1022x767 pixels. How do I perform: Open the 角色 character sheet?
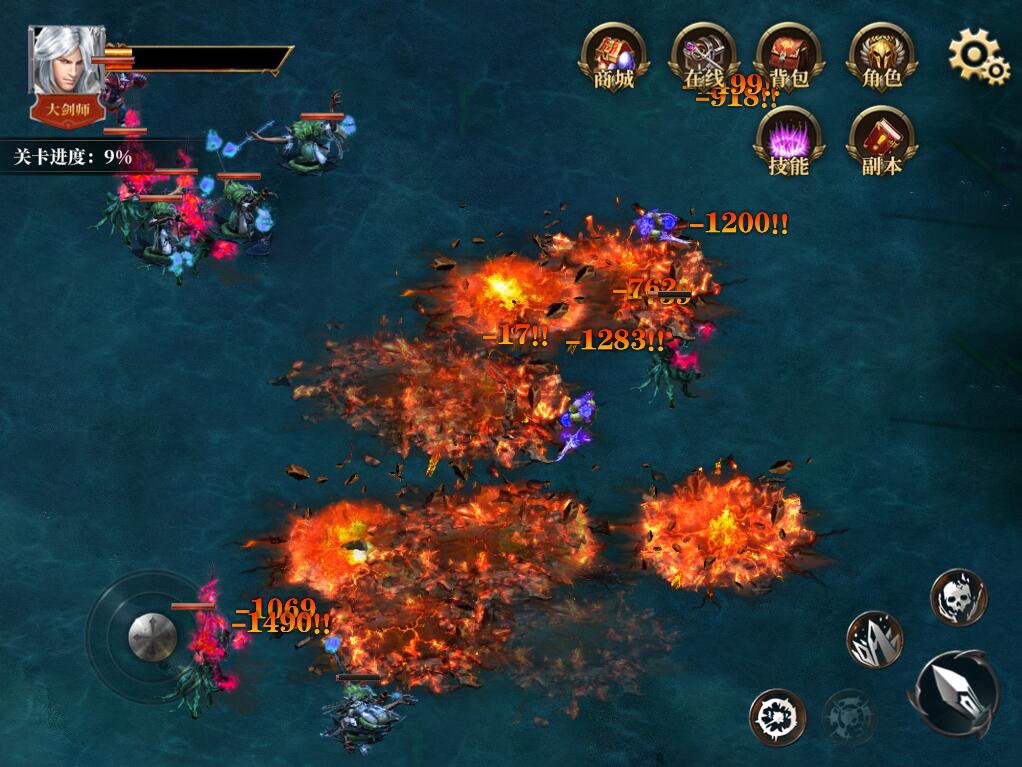pos(881,56)
